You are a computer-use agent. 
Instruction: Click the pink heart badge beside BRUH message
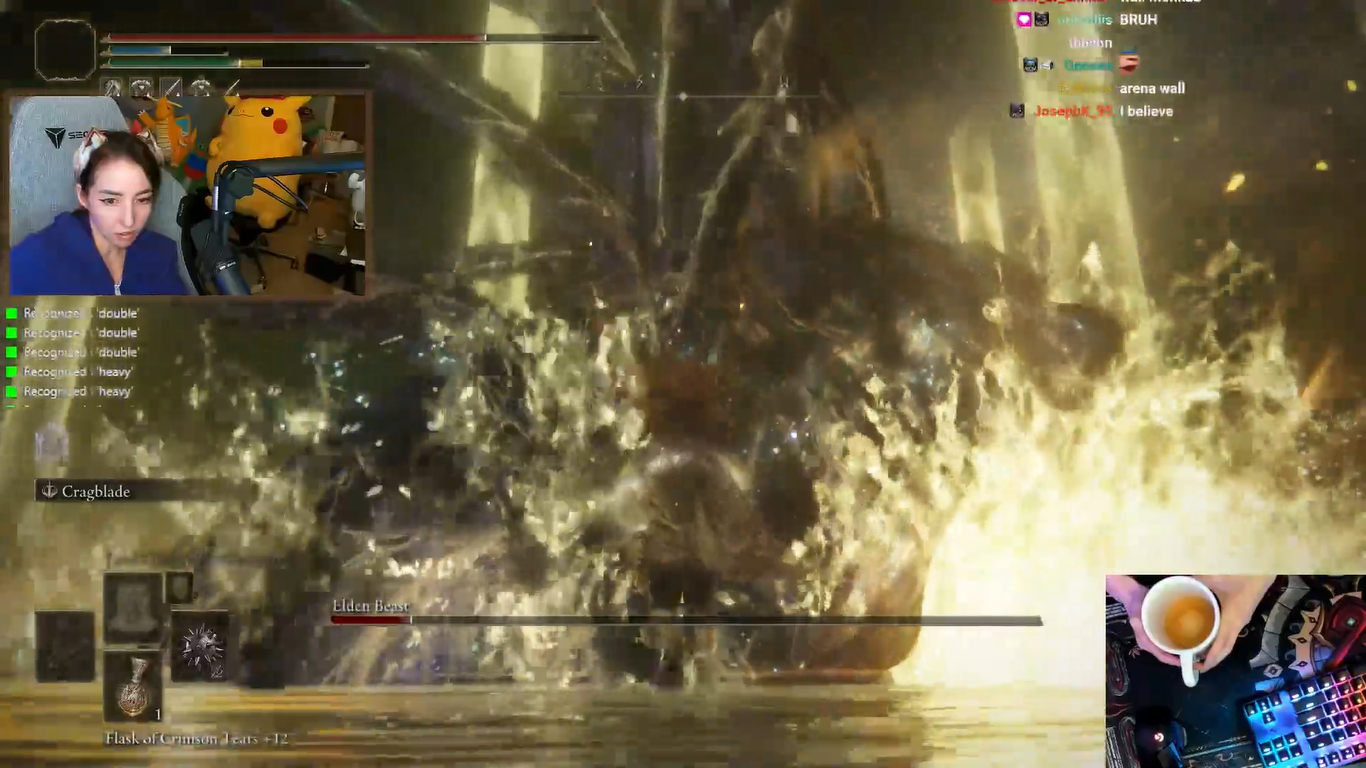1024,19
